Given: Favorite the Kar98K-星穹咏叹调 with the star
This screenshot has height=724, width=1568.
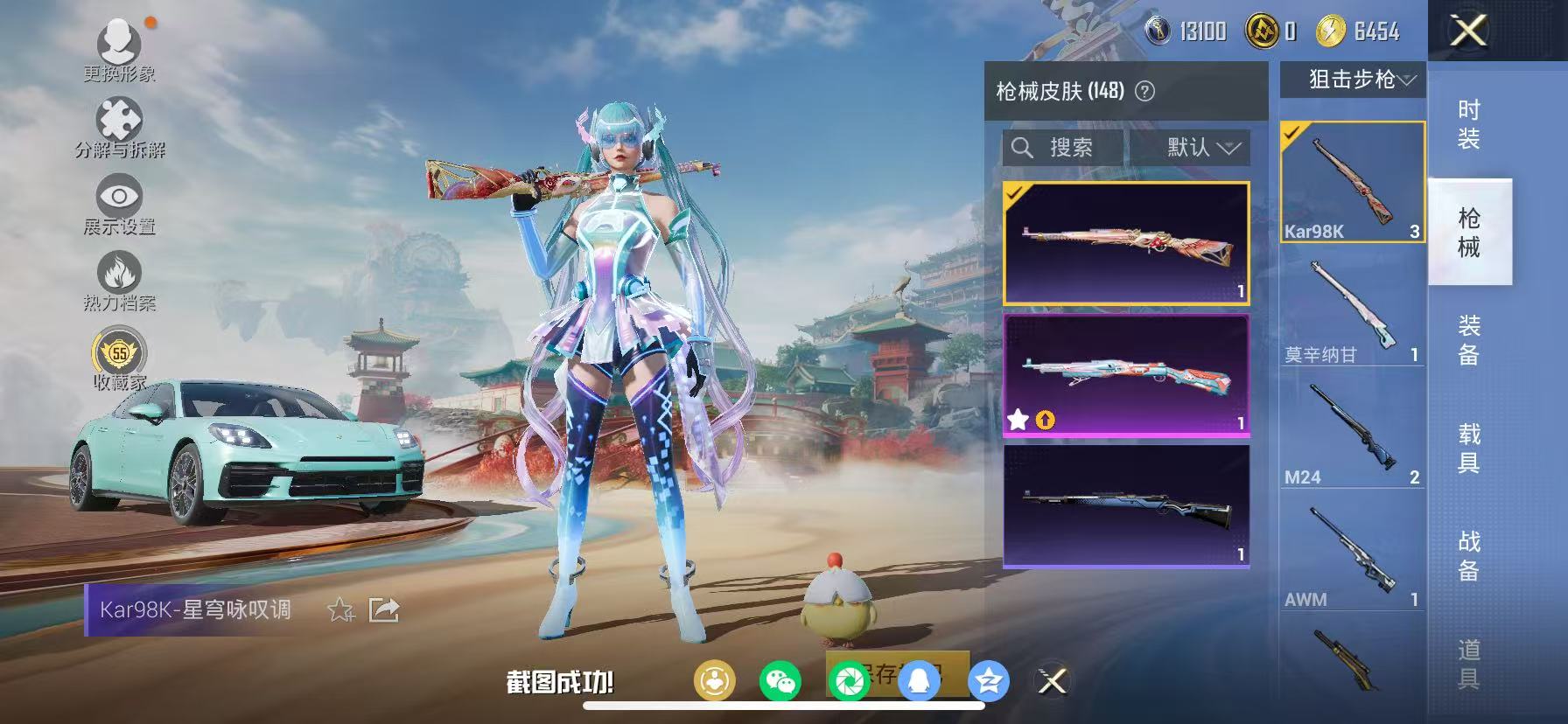Looking at the screenshot, I should (x=339, y=611).
